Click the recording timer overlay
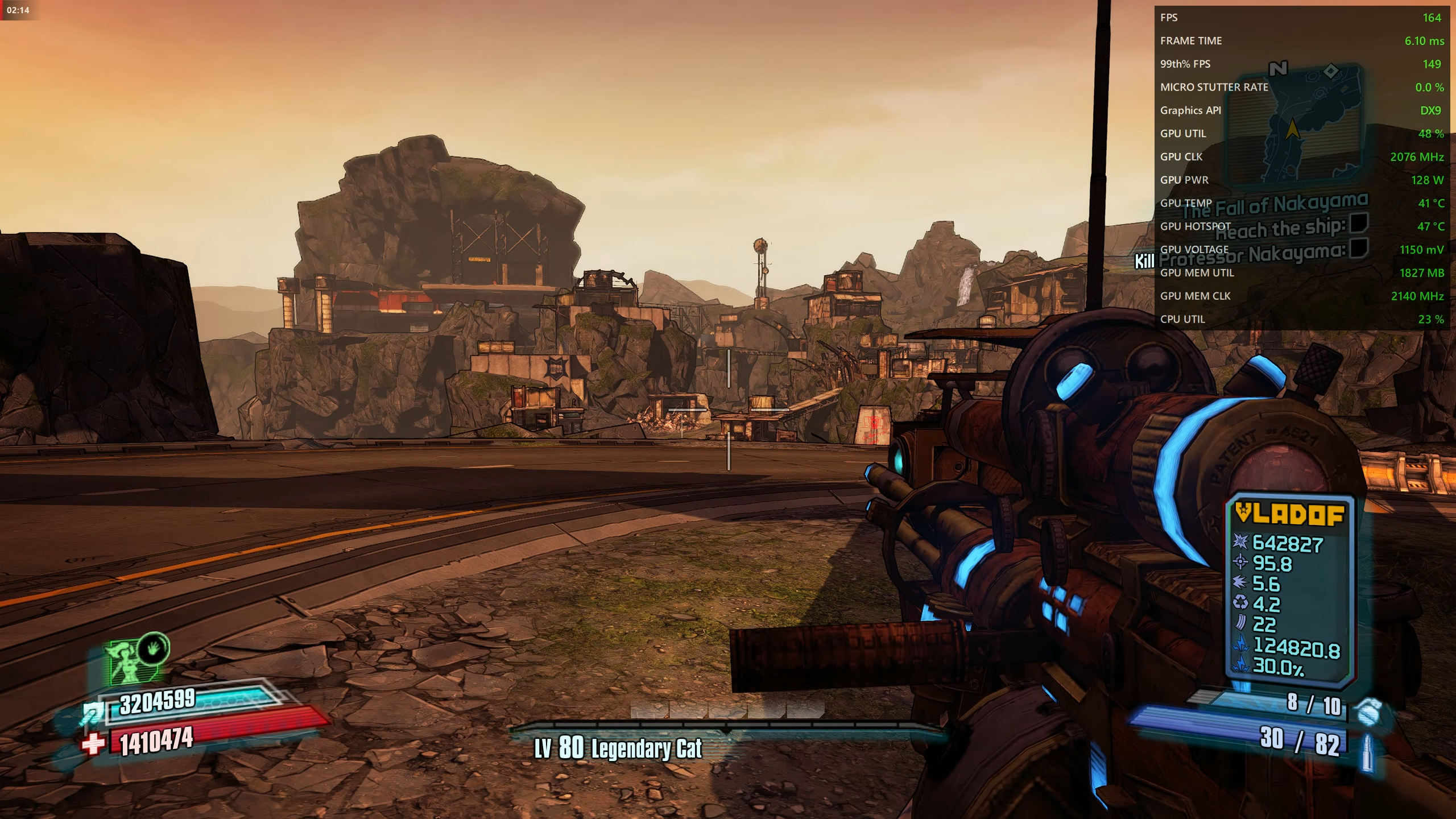 (18, 10)
